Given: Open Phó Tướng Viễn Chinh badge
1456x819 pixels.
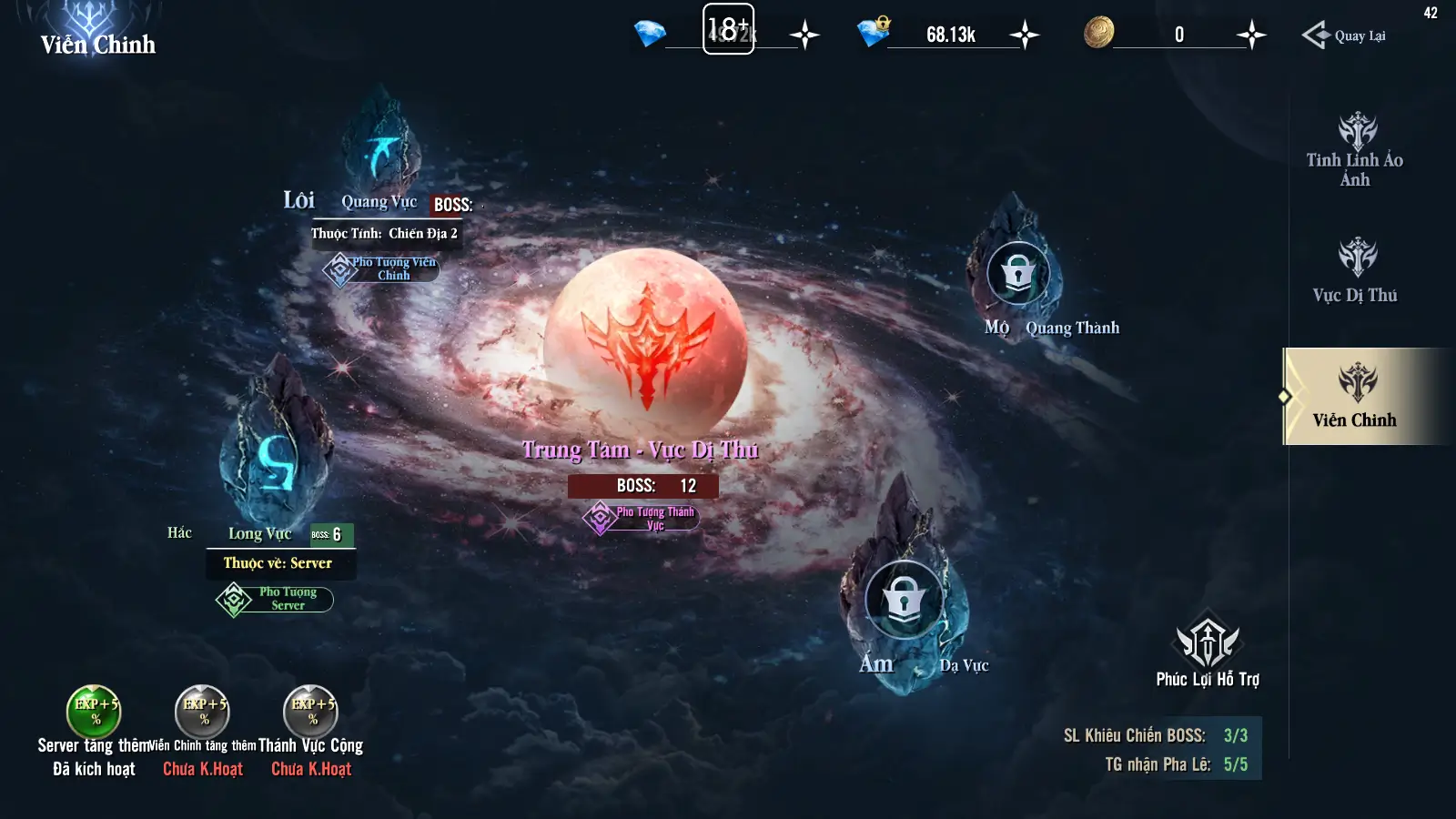Looking at the screenshot, I should pyautogui.click(x=381, y=268).
